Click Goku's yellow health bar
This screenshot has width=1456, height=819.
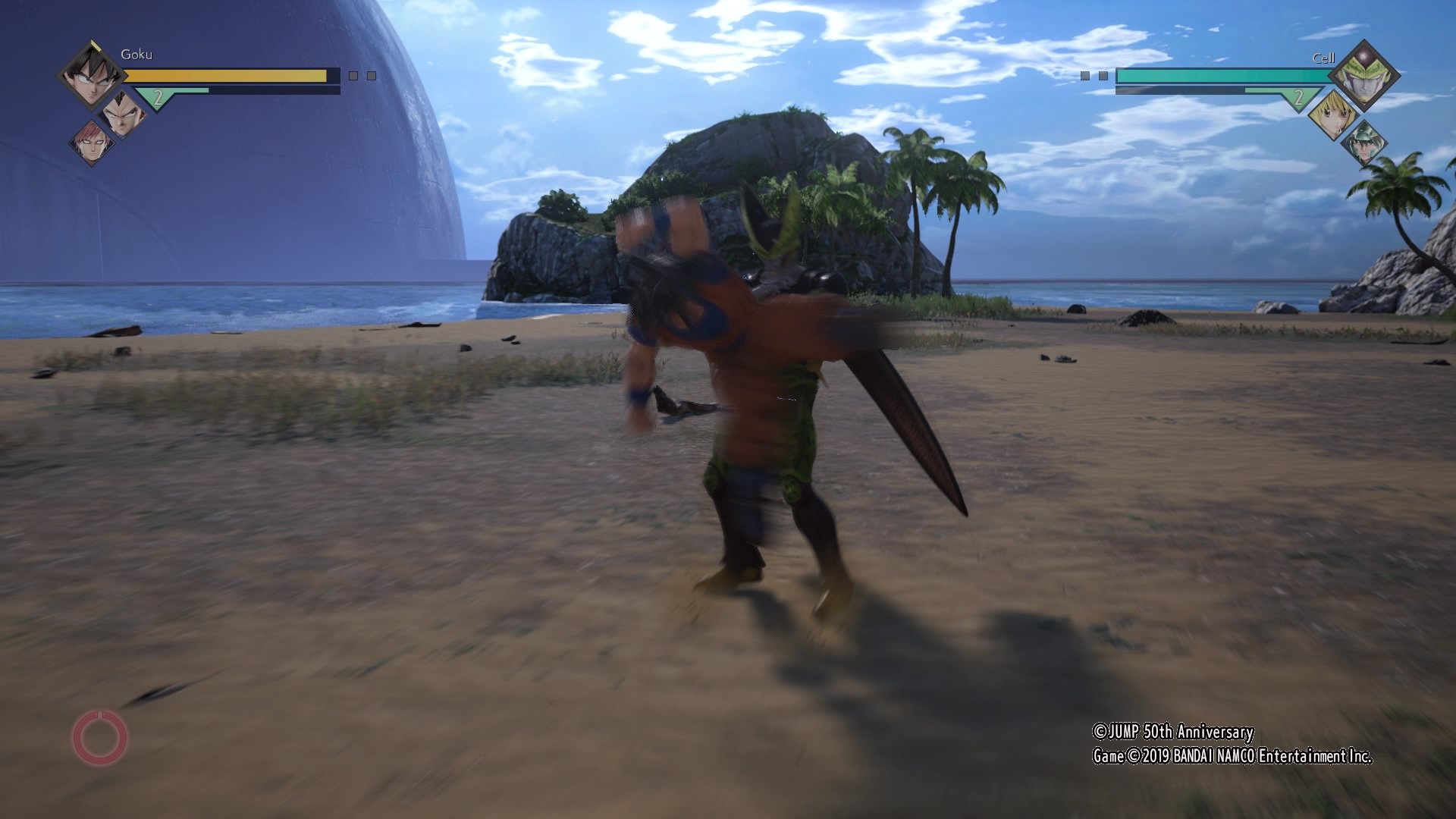(219, 75)
